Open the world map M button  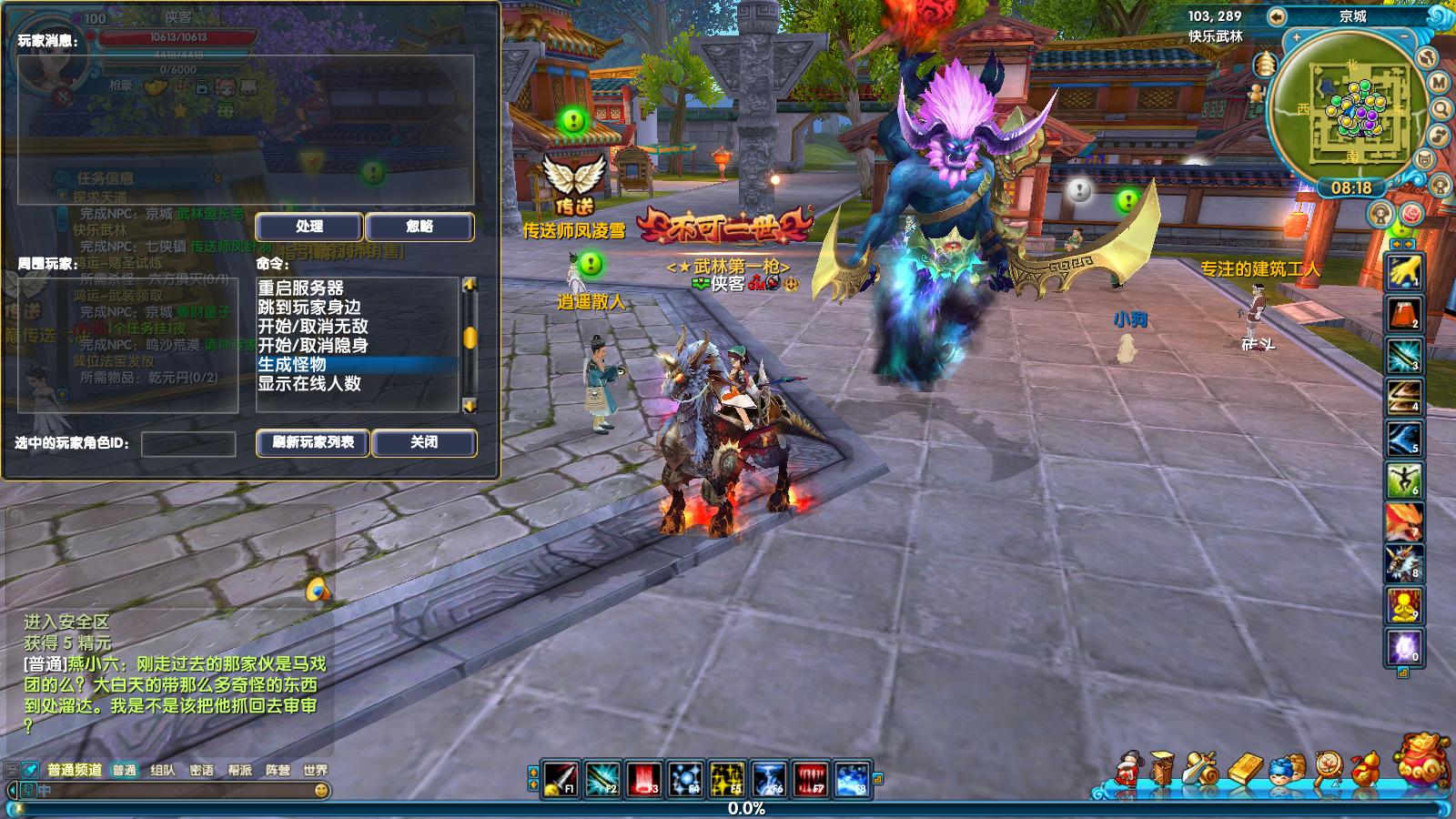1439,83
